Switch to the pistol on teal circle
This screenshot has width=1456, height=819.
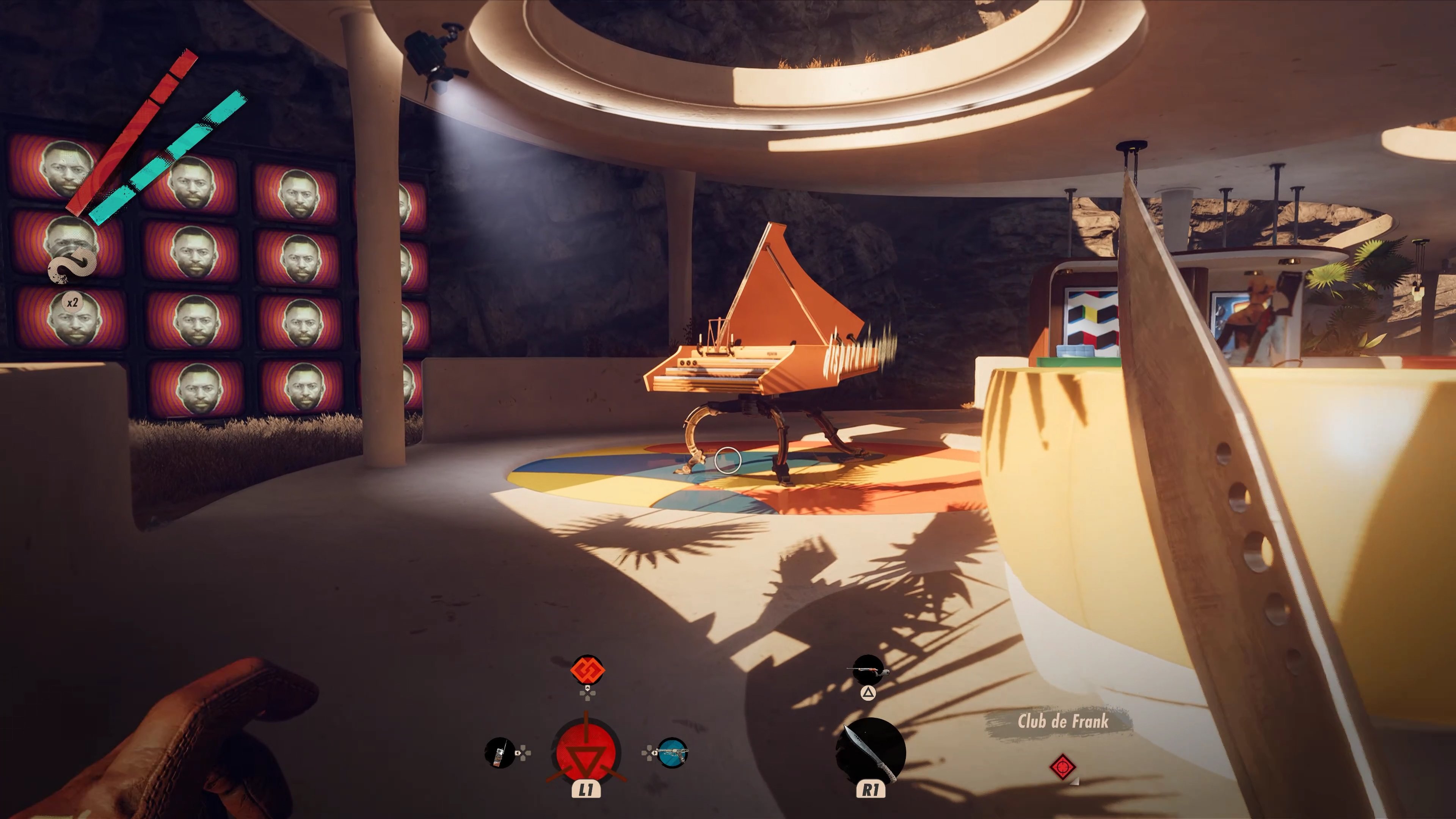[x=672, y=753]
